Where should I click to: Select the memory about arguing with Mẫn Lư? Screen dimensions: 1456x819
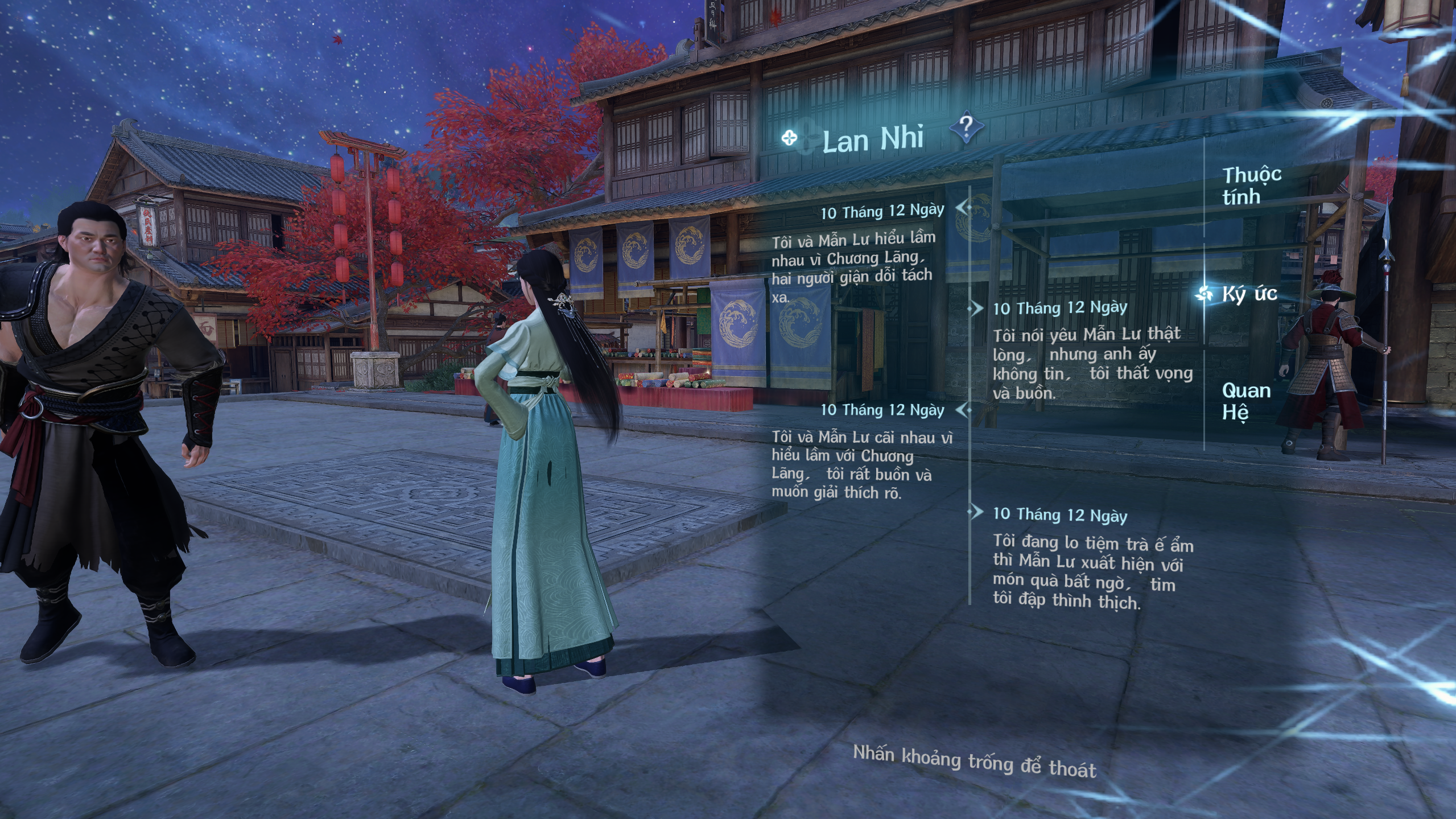tap(861, 464)
